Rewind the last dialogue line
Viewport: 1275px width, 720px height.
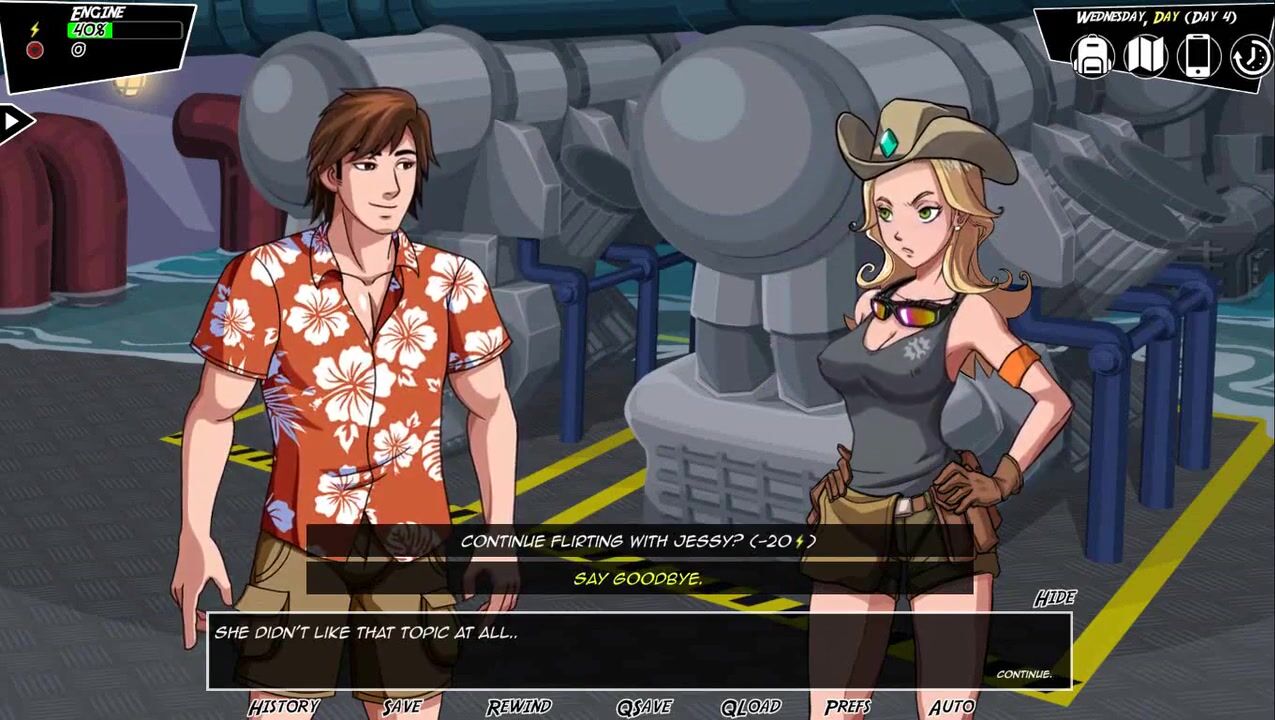click(x=519, y=706)
